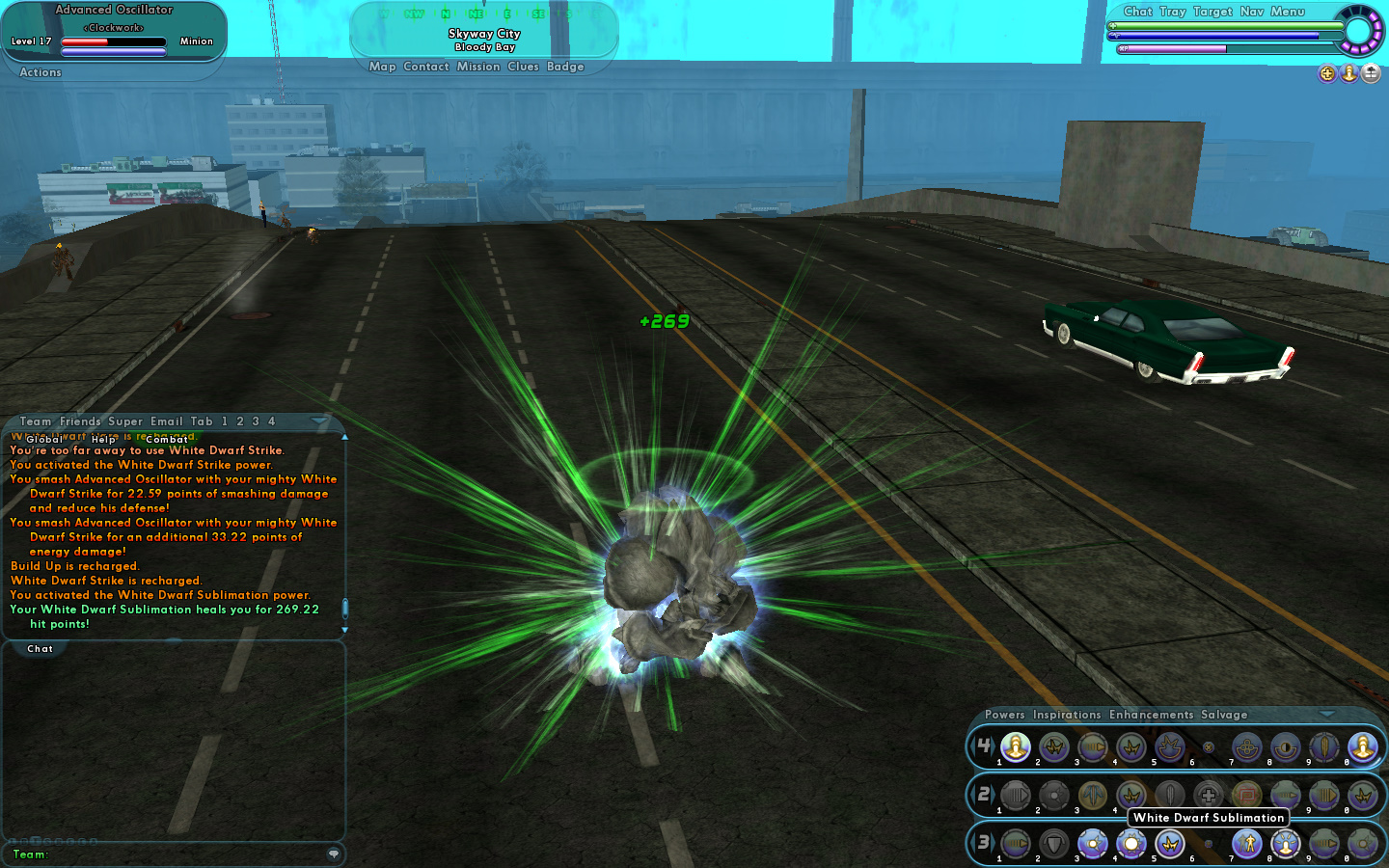
Task: Switch to the Combat chat tab
Action: (x=167, y=439)
